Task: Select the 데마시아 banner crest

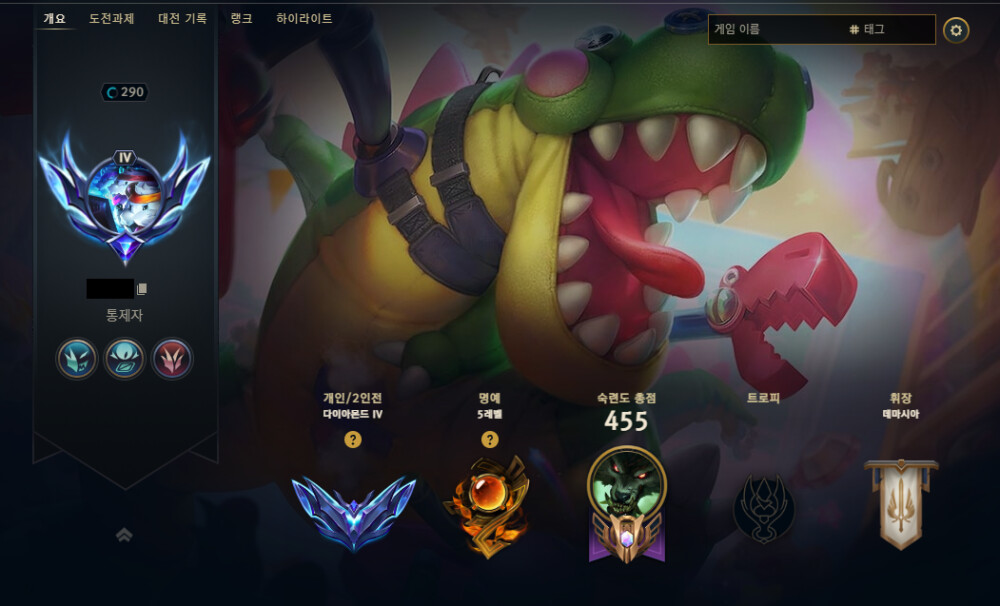Action: (x=900, y=503)
